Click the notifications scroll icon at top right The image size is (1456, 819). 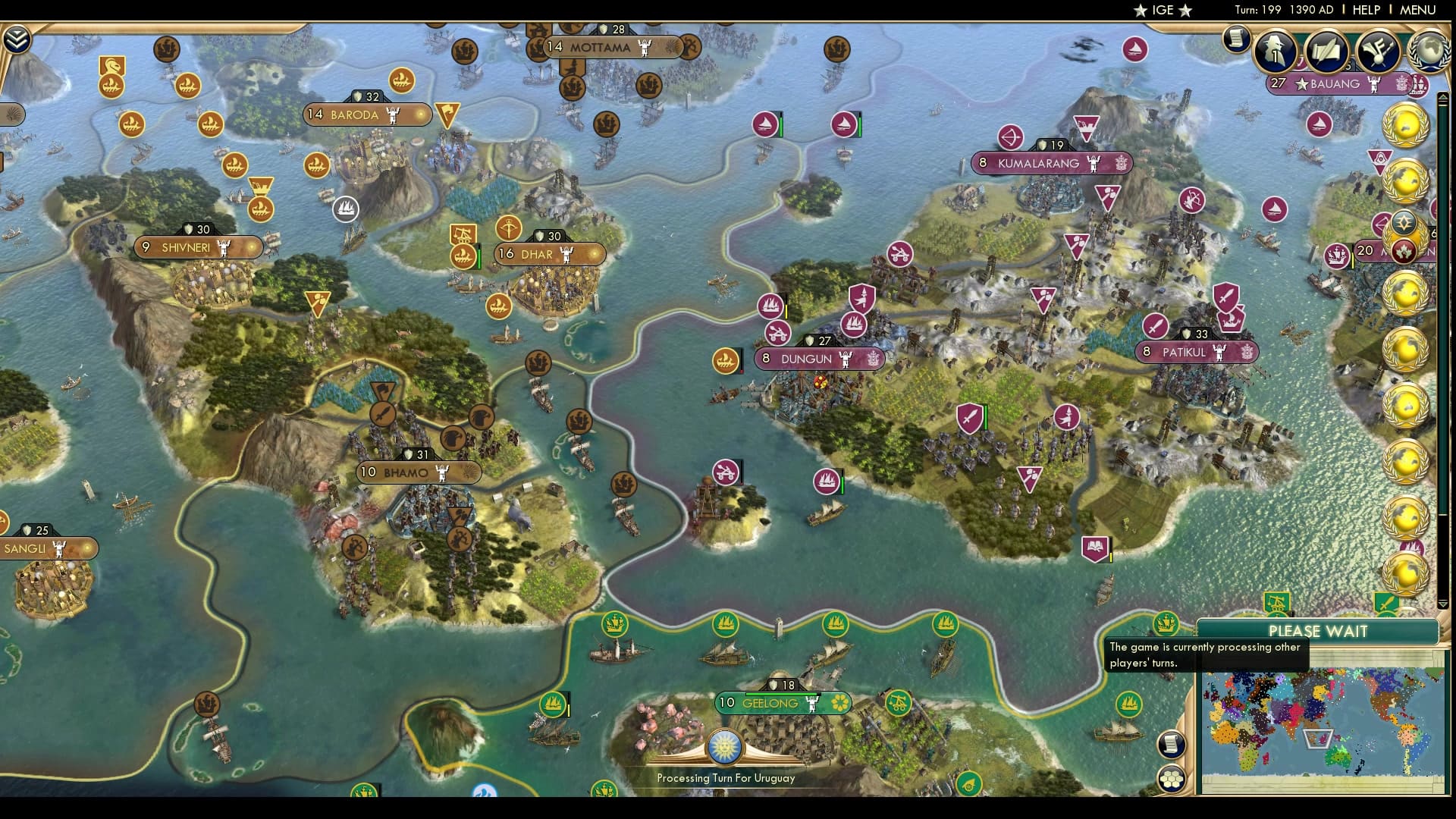pyautogui.click(x=1236, y=39)
